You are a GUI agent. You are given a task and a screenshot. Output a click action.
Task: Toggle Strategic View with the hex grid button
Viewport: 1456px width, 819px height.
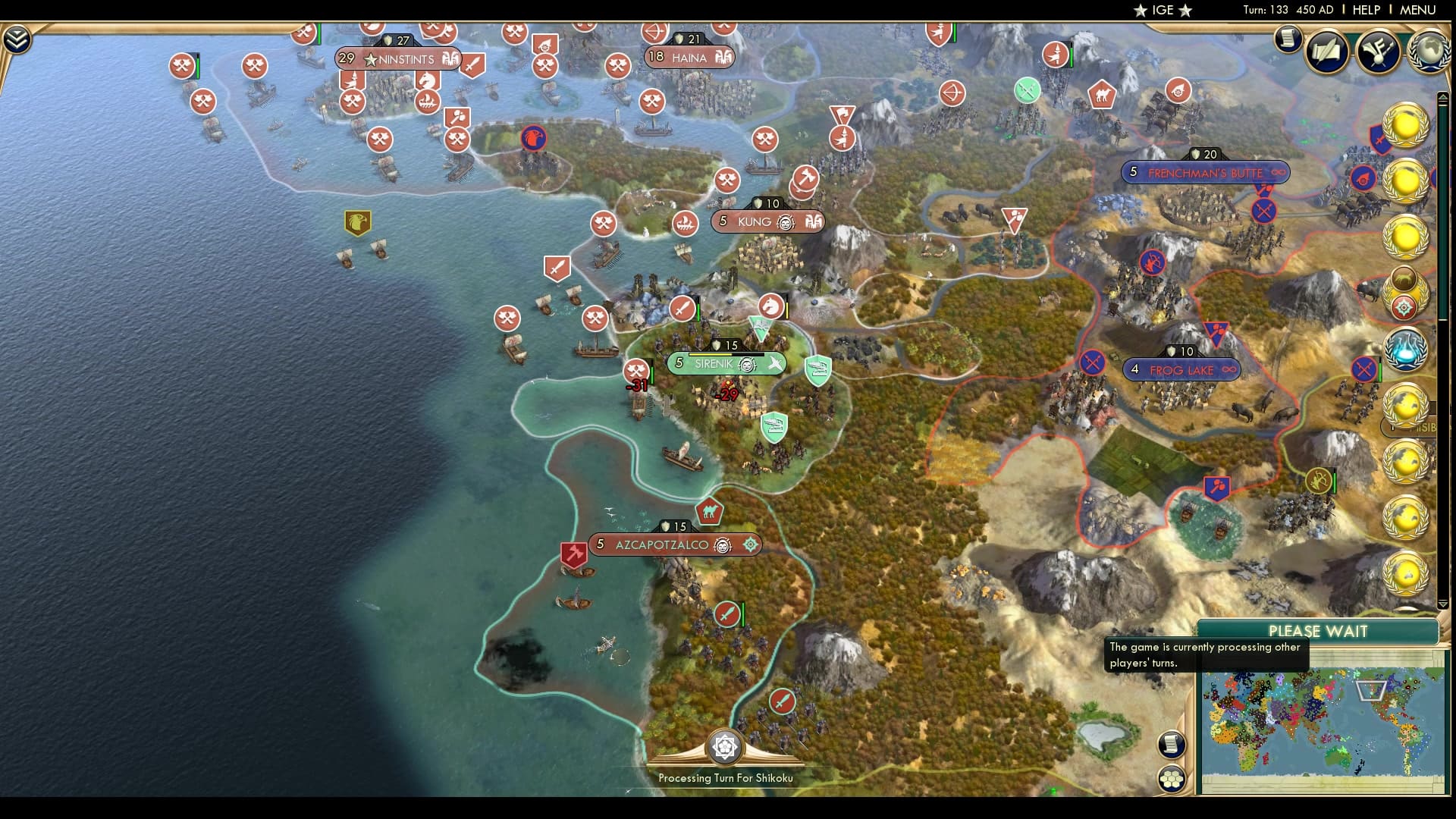[x=1172, y=779]
